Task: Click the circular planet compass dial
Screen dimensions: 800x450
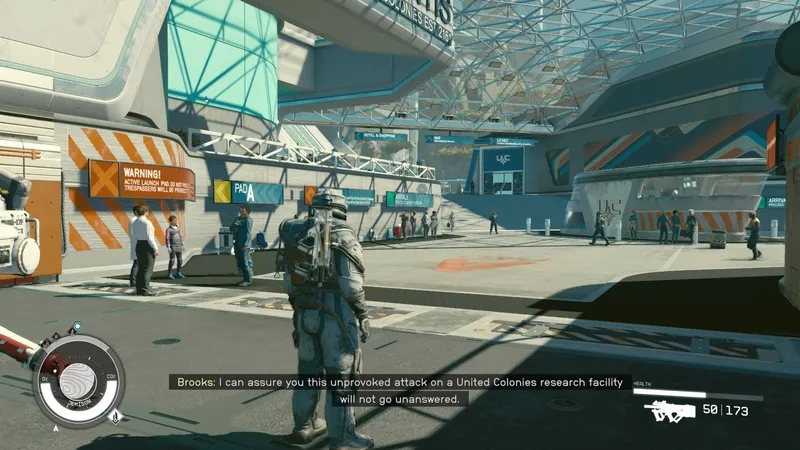Action: coord(78,381)
